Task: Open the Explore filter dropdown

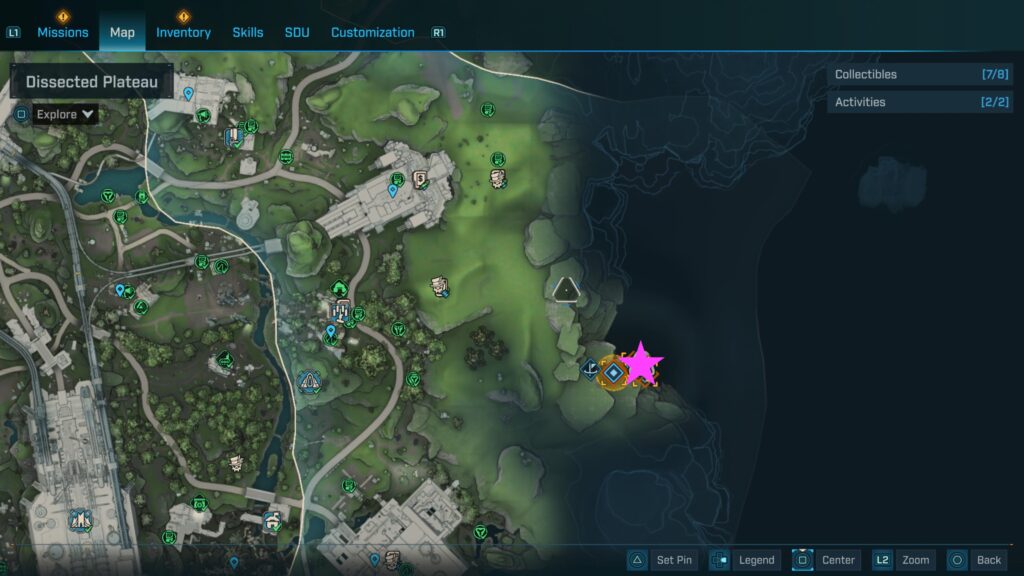Action: coord(65,114)
